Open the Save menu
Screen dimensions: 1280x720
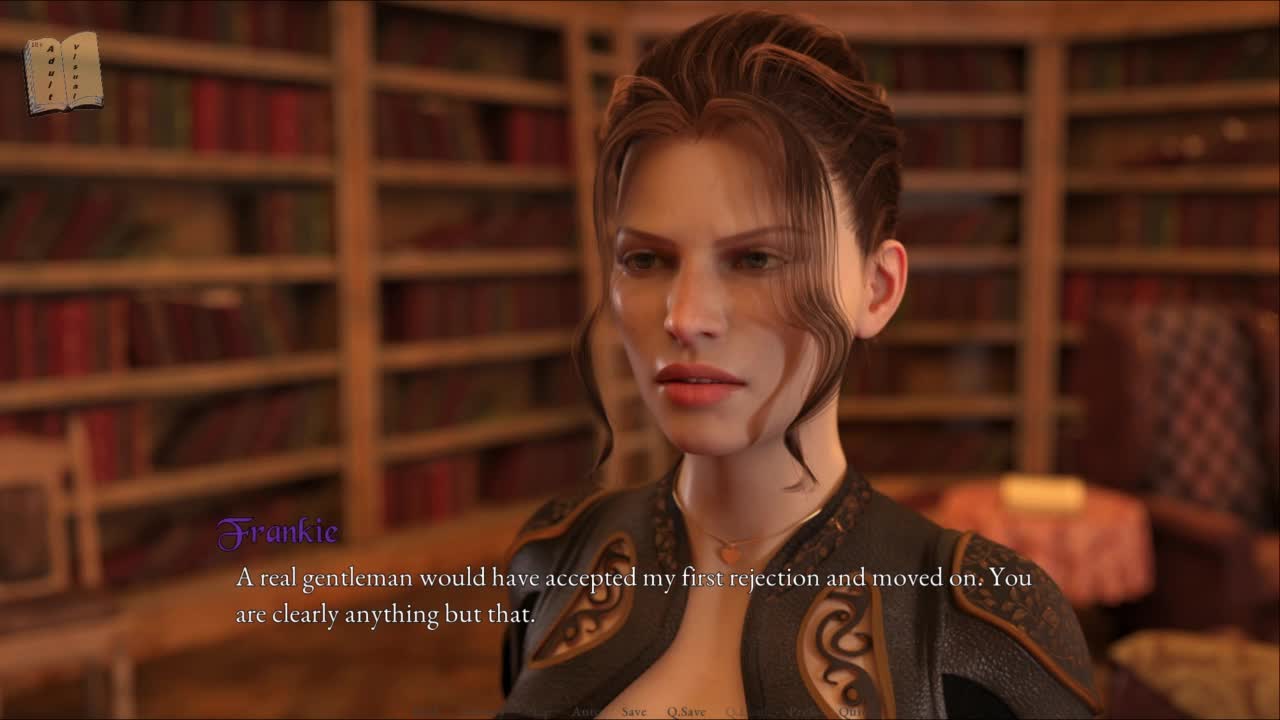[634, 712]
